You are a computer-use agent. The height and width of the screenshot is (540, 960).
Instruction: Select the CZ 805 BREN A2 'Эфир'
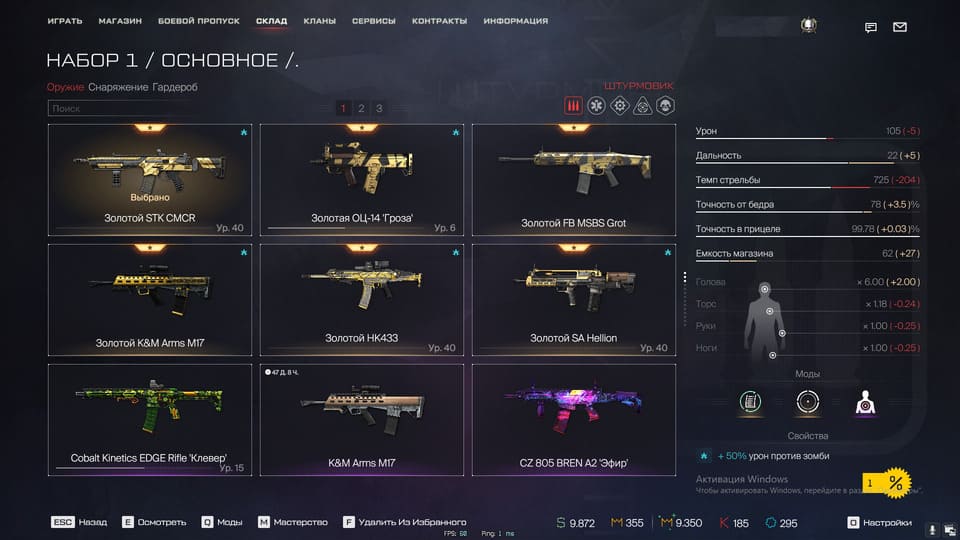point(573,419)
